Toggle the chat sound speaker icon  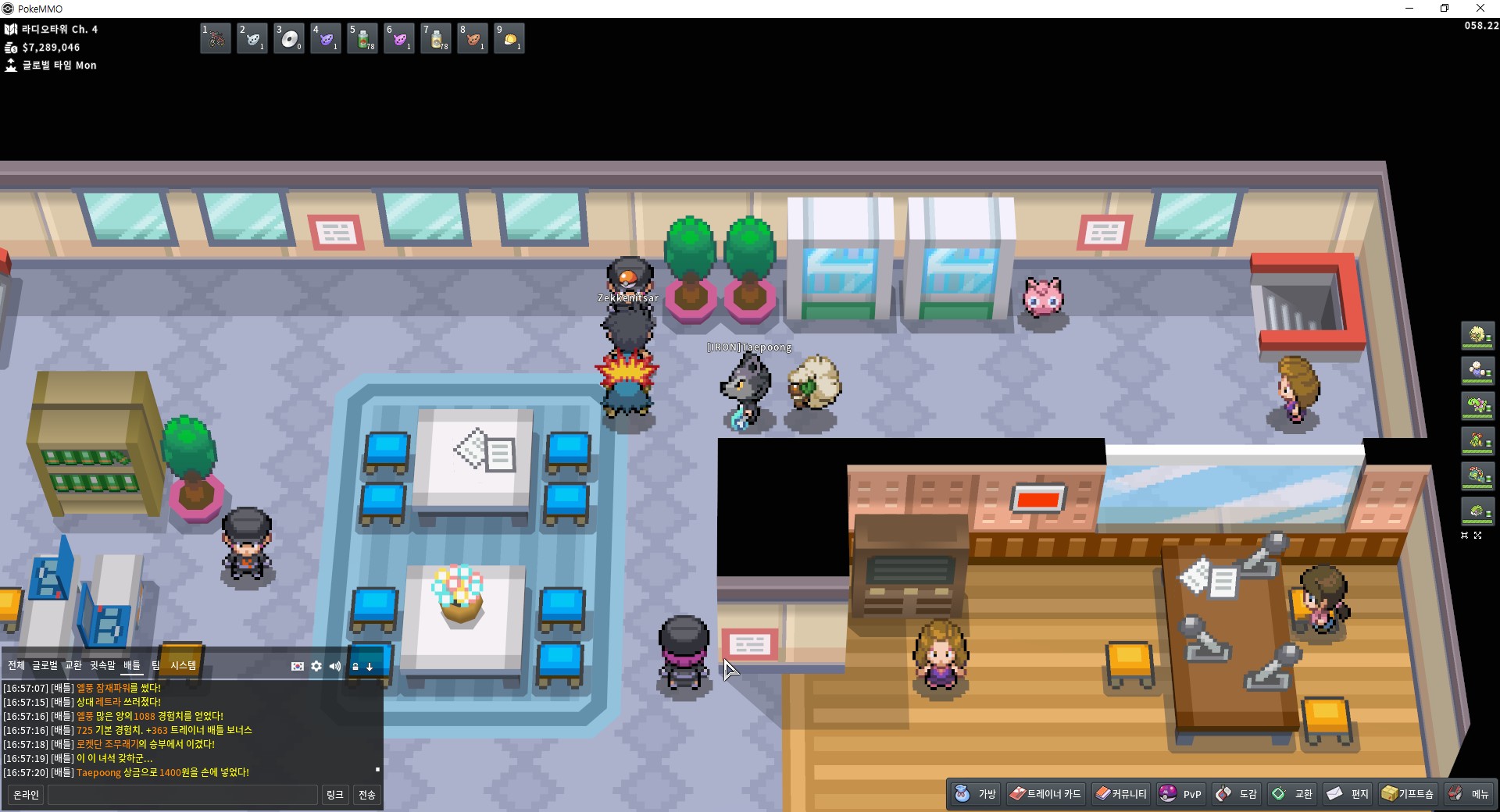pyautogui.click(x=335, y=666)
